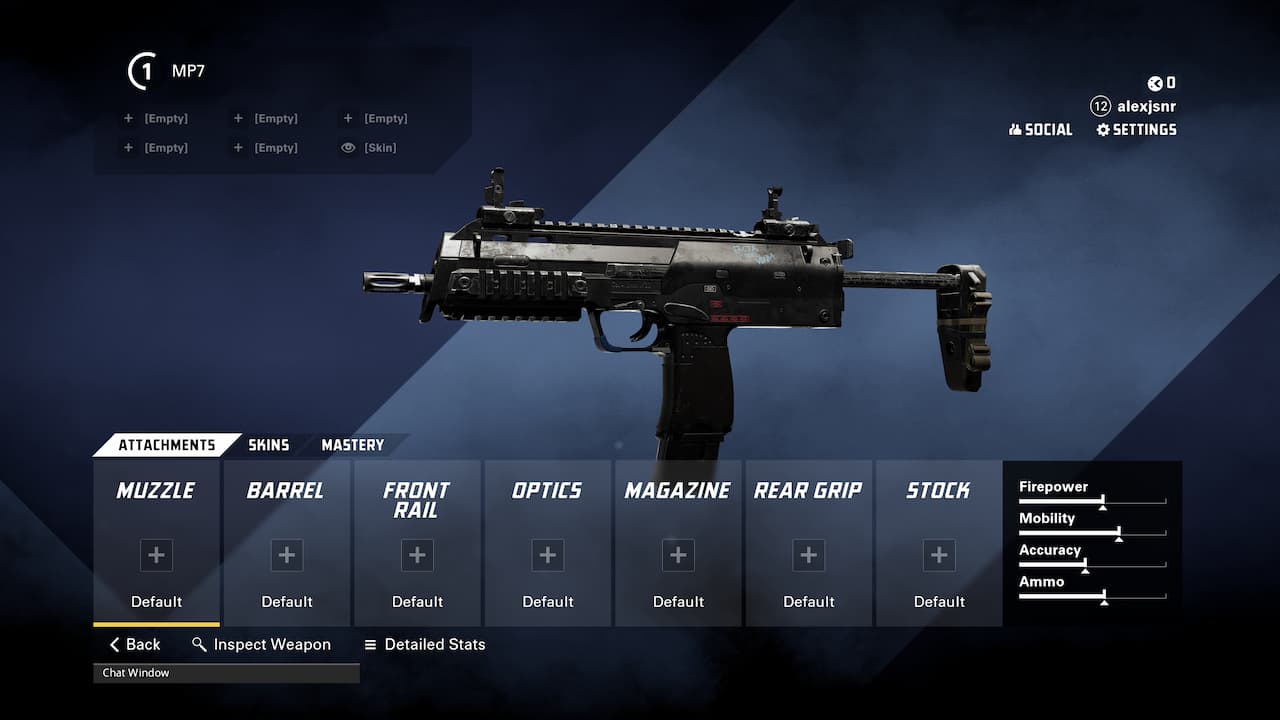Select the Attachments tab
This screenshot has width=1280, height=720.
click(x=166, y=445)
